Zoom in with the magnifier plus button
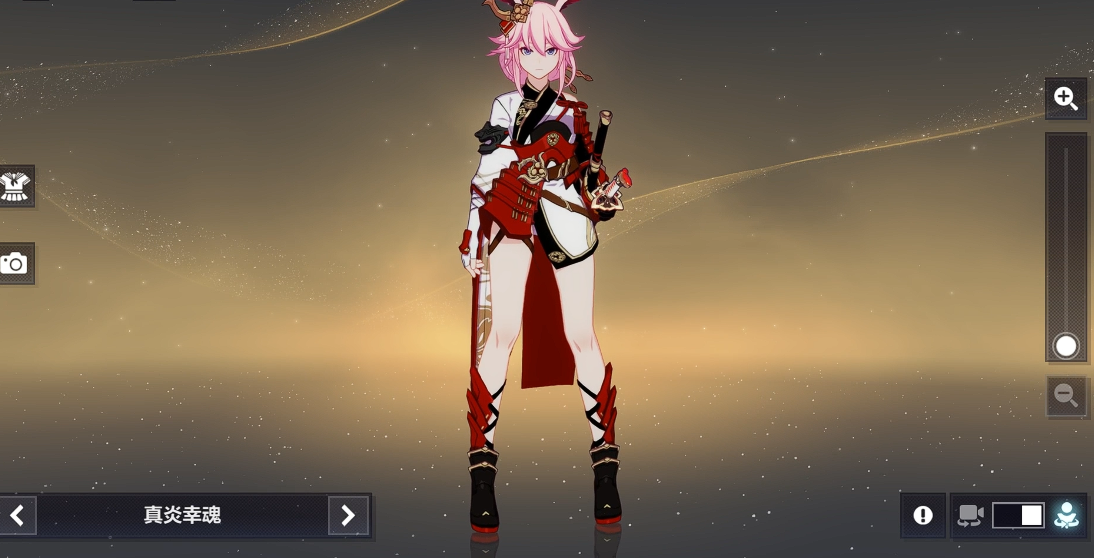The width and height of the screenshot is (1094, 558). [1066, 98]
